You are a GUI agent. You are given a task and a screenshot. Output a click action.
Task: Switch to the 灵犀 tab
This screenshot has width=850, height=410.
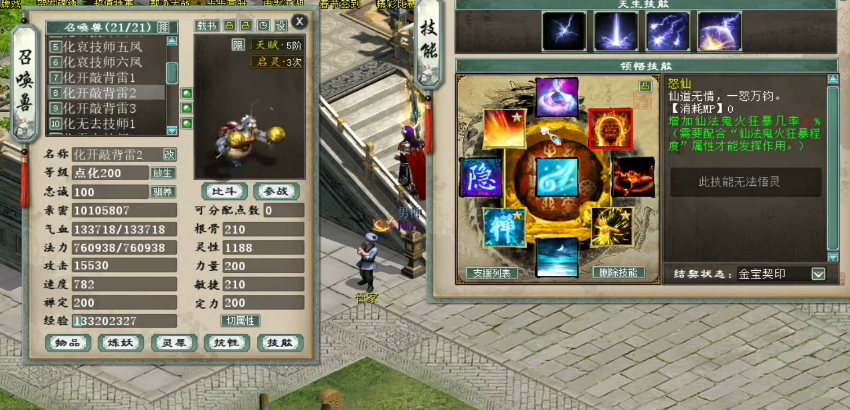pos(171,342)
